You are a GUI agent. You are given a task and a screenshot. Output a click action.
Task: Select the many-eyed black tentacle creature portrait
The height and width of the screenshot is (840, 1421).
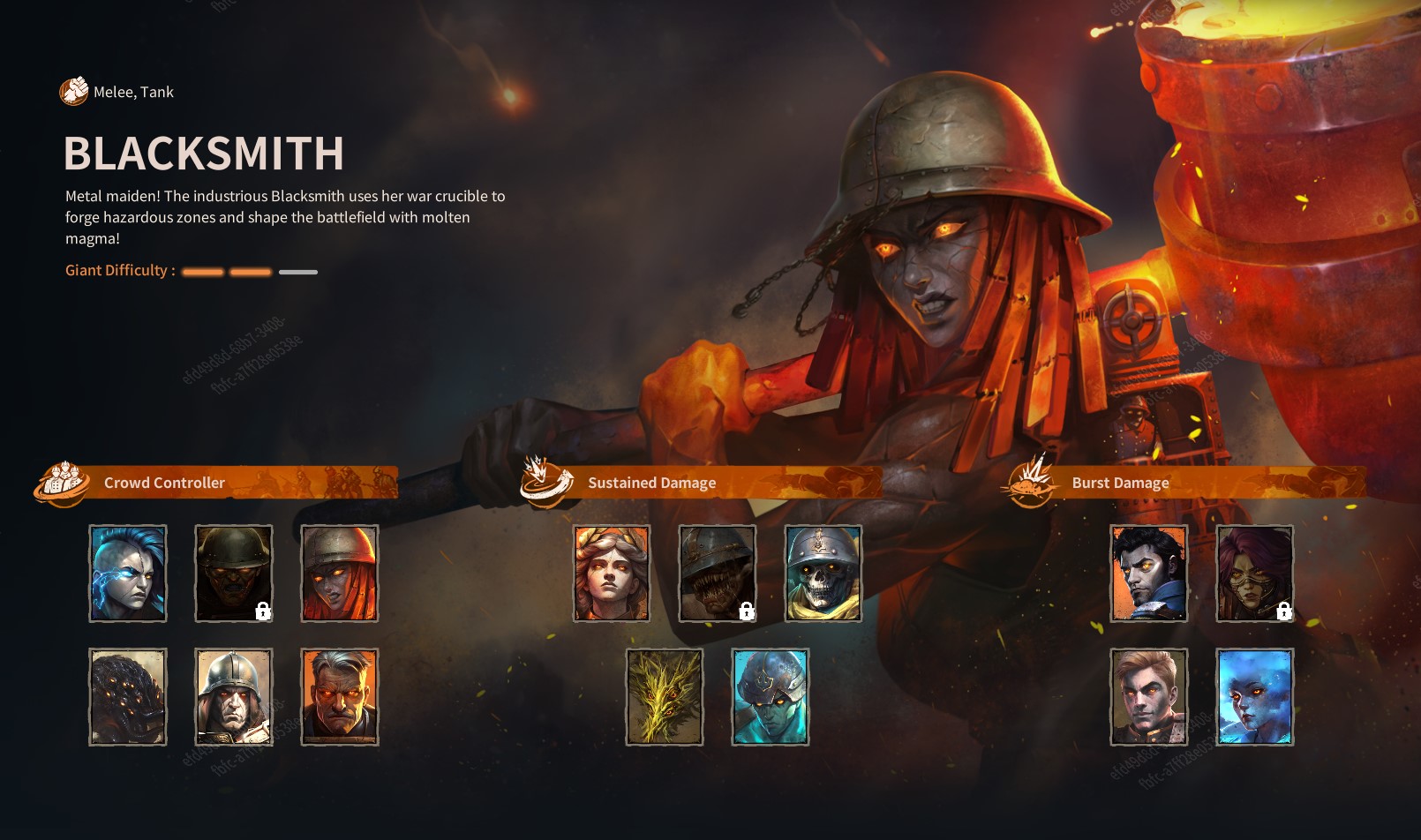pos(127,696)
